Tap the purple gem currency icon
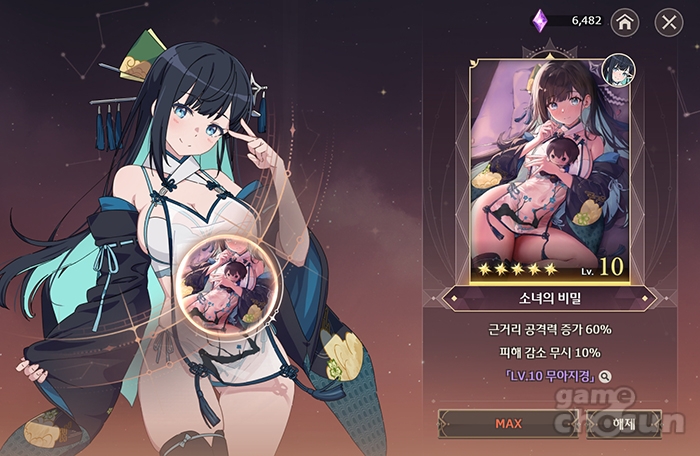The width and height of the screenshot is (700, 456). pyautogui.click(x=538, y=20)
